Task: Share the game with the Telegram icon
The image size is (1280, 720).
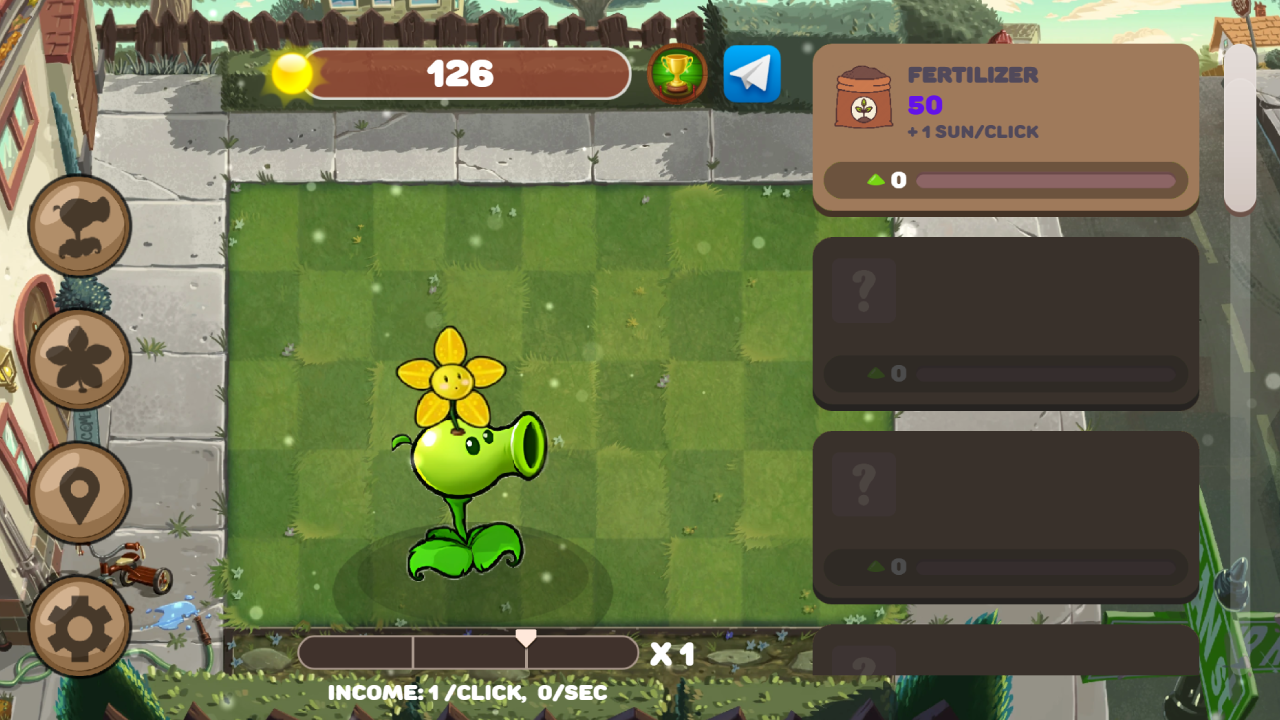Action: click(751, 74)
